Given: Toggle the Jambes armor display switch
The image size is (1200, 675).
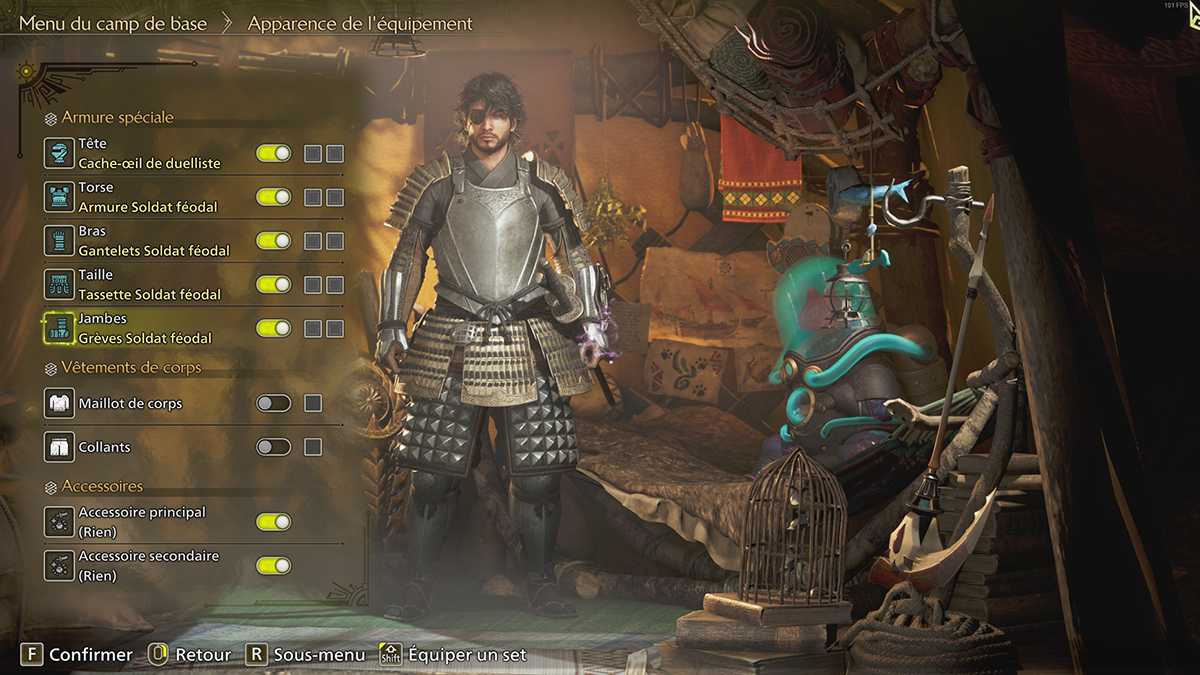Looking at the screenshot, I should tap(273, 328).
